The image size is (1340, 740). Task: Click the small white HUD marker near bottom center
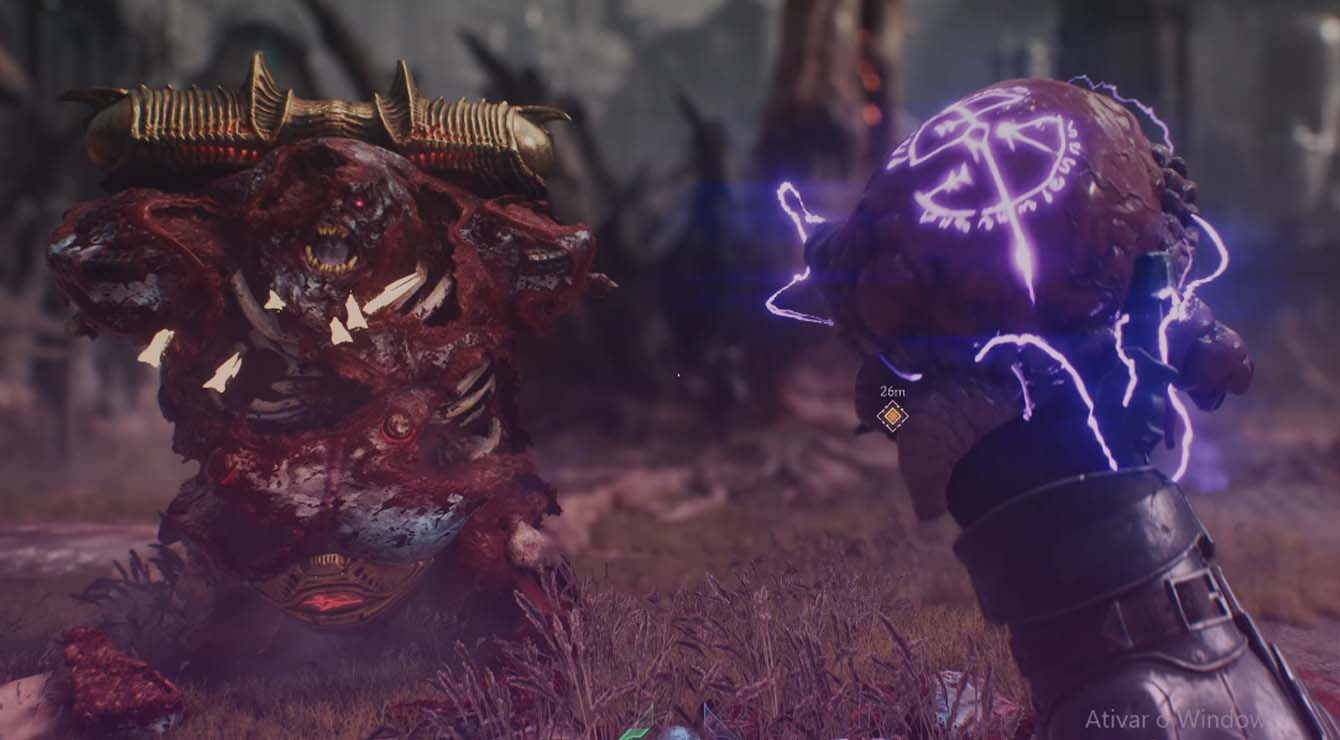(678, 735)
